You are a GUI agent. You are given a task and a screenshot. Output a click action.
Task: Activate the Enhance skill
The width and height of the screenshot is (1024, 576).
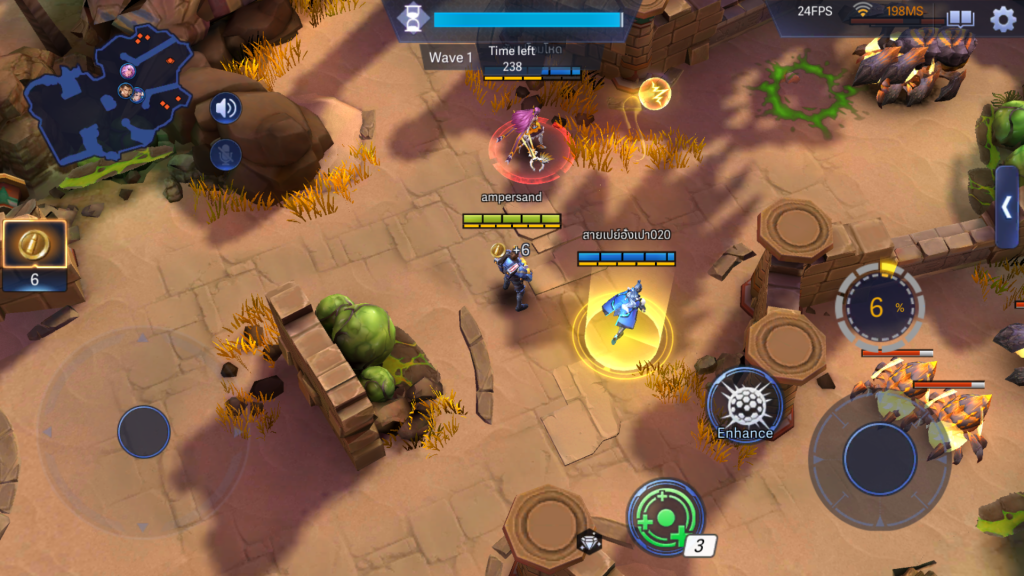tap(745, 405)
